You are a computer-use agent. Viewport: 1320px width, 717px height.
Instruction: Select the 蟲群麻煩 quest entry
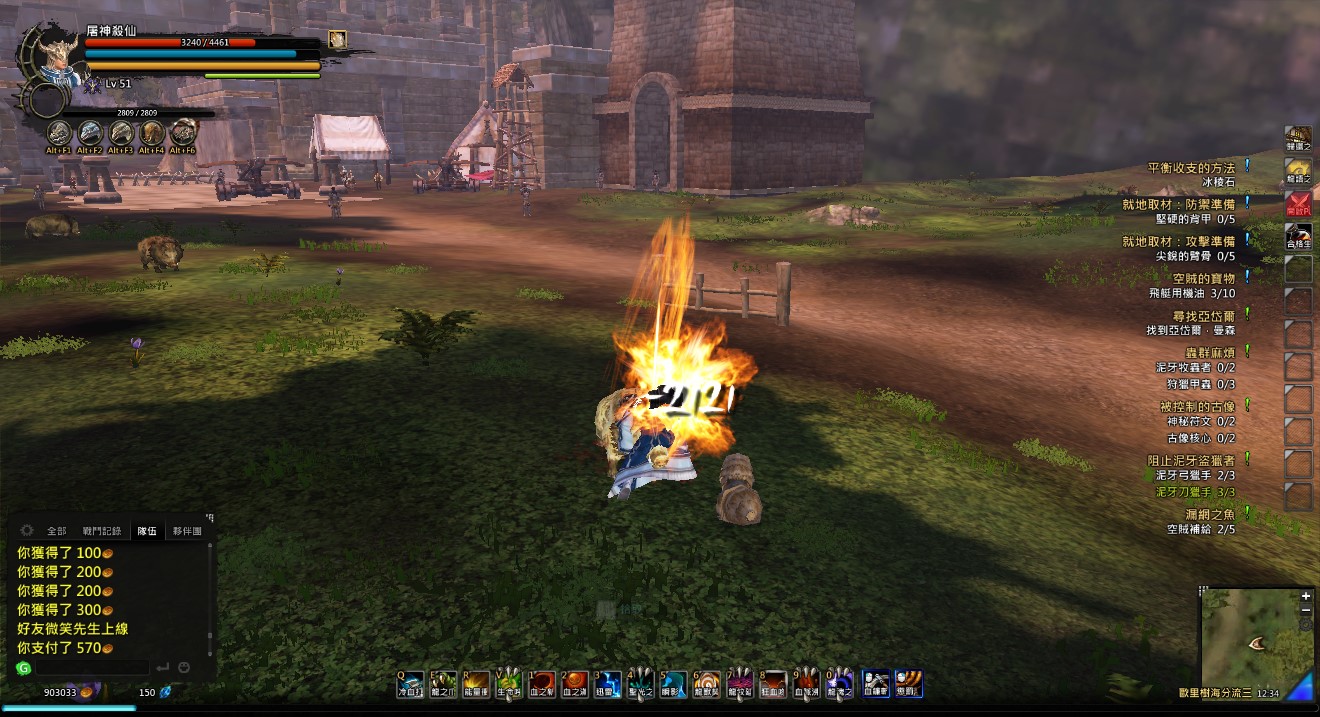tap(1210, 353)
